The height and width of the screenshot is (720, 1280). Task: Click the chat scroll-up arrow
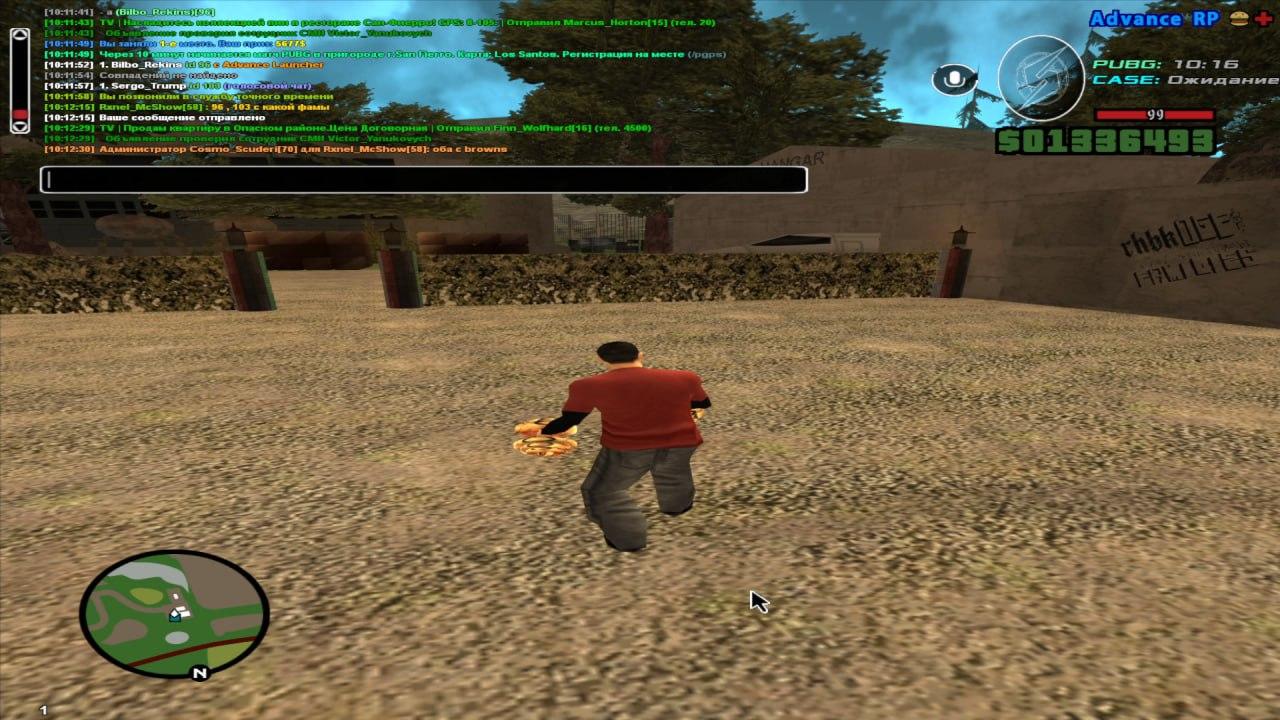click(18, 34)
